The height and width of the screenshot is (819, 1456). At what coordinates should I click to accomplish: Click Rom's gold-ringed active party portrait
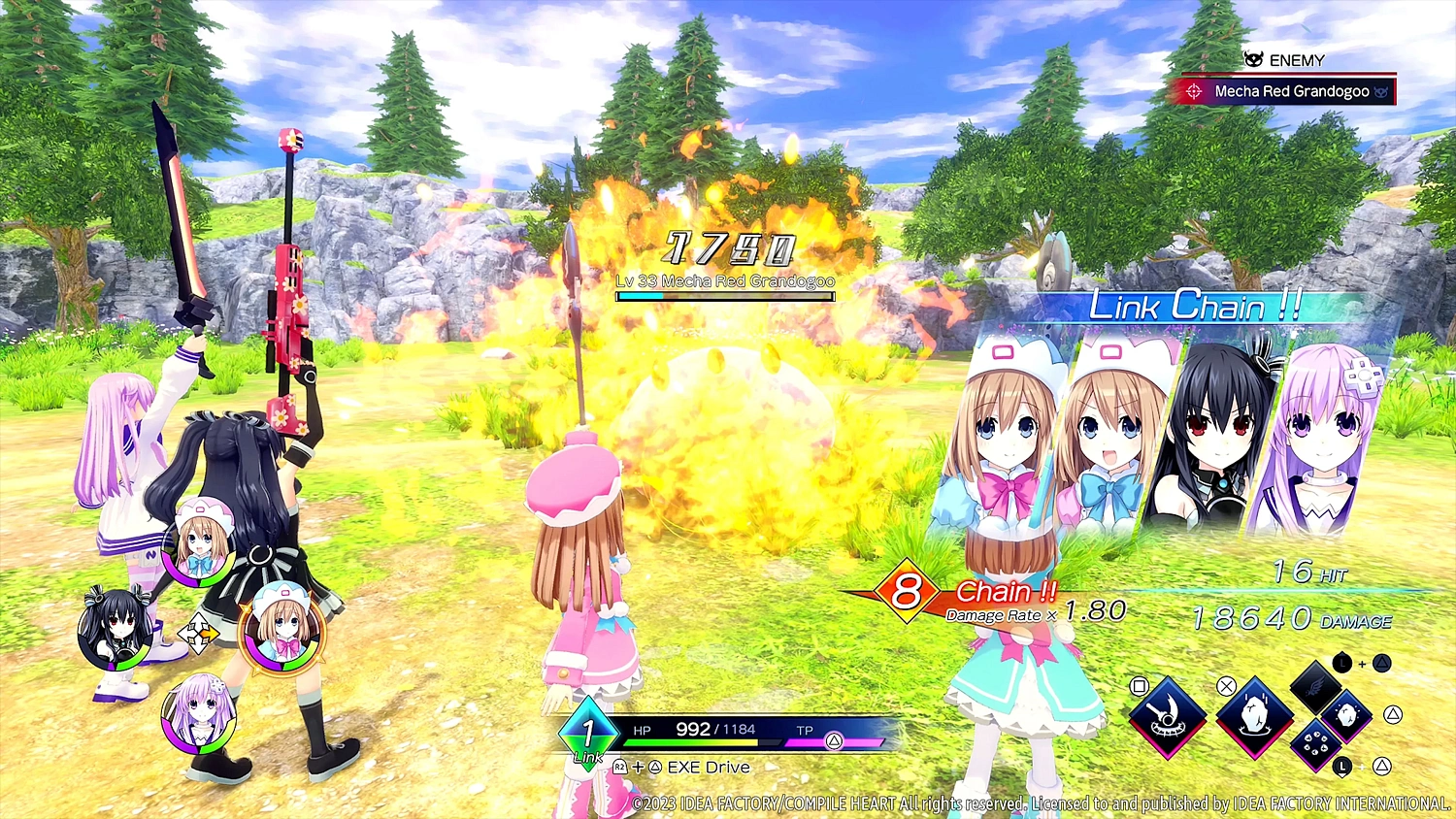[x=281, y=634]
